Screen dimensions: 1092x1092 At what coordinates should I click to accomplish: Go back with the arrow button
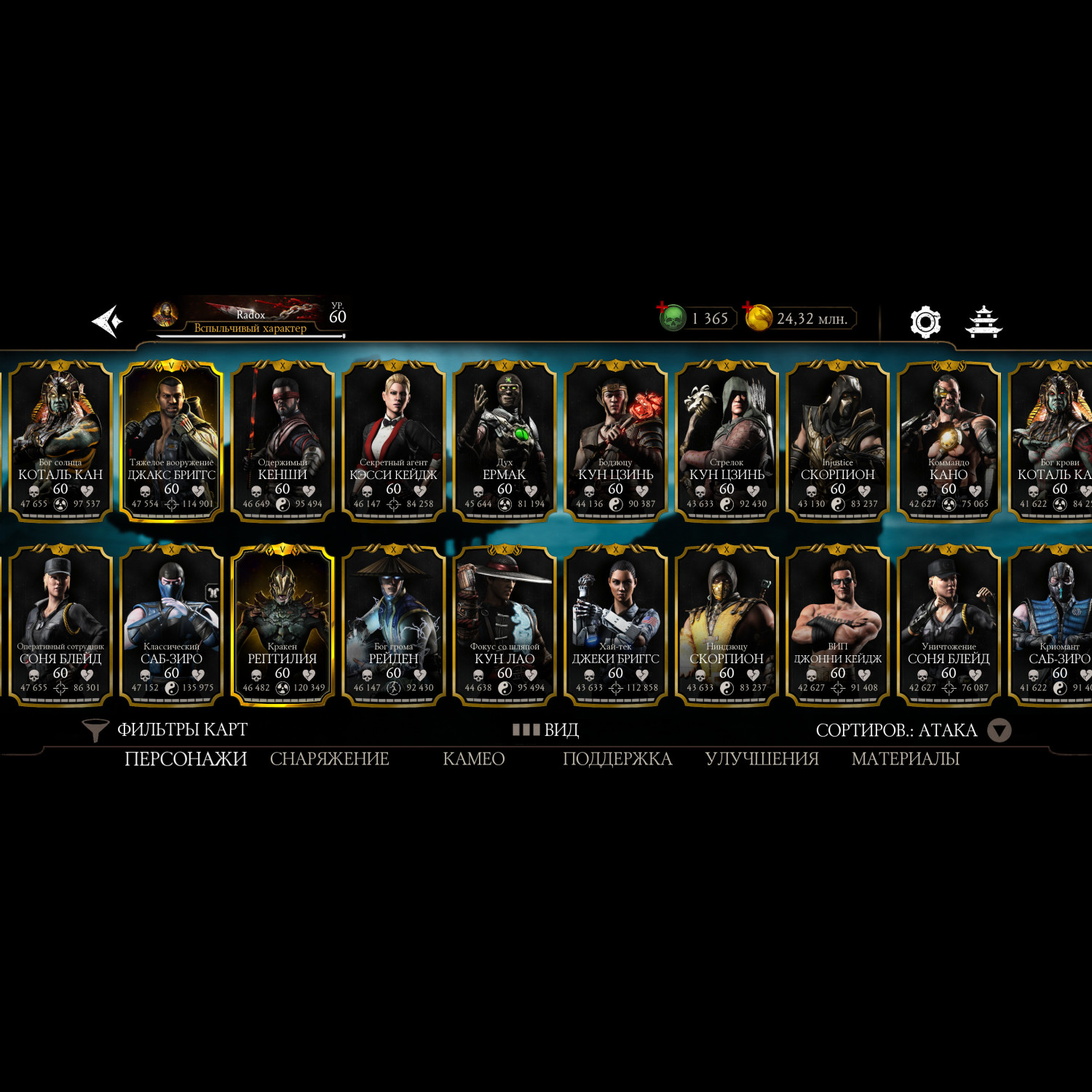[x=107, y=321]
